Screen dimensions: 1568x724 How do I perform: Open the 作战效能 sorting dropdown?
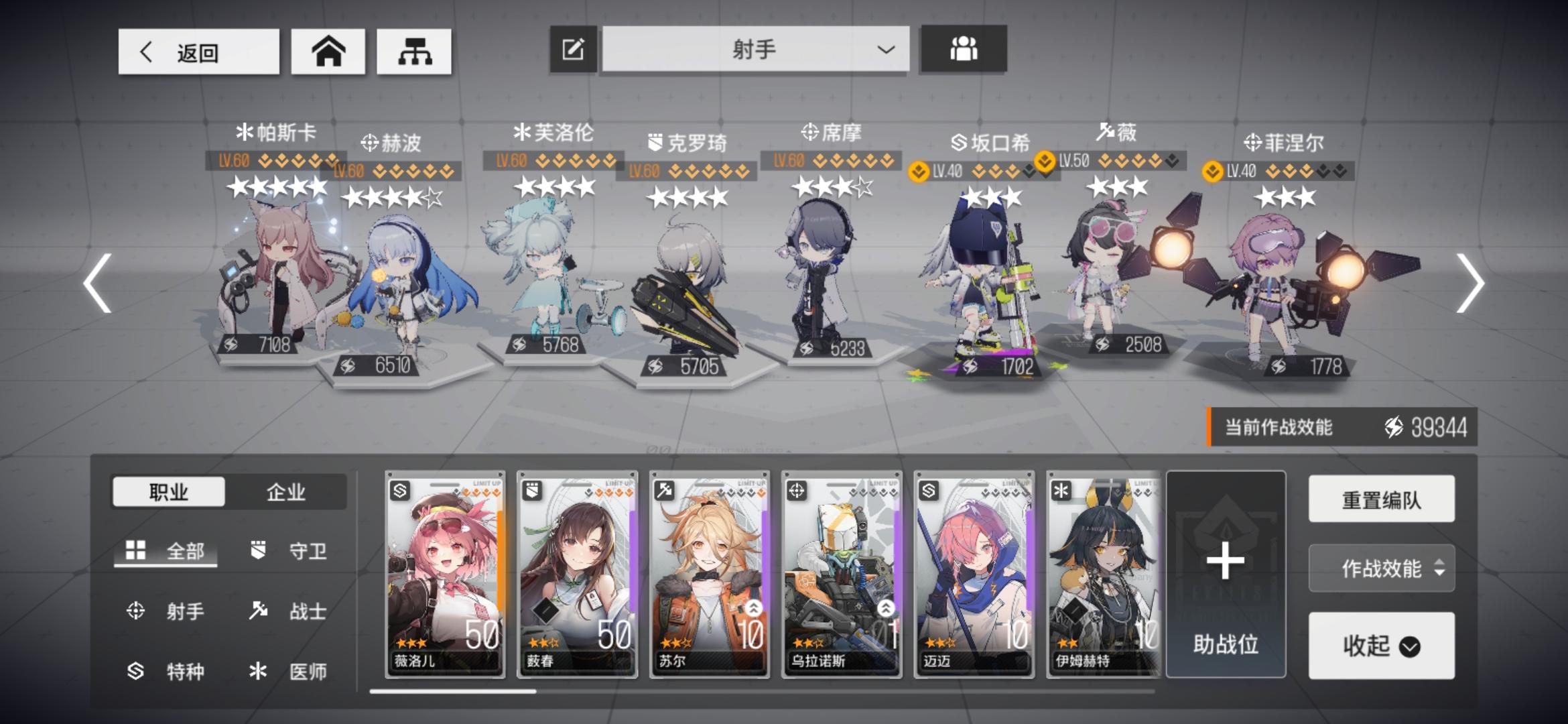tap(1380, 568)
